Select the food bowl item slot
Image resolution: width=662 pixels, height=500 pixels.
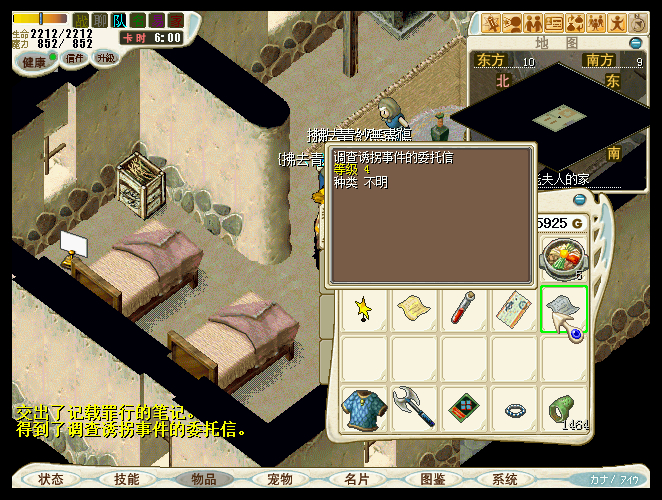(x=562, y=258)
